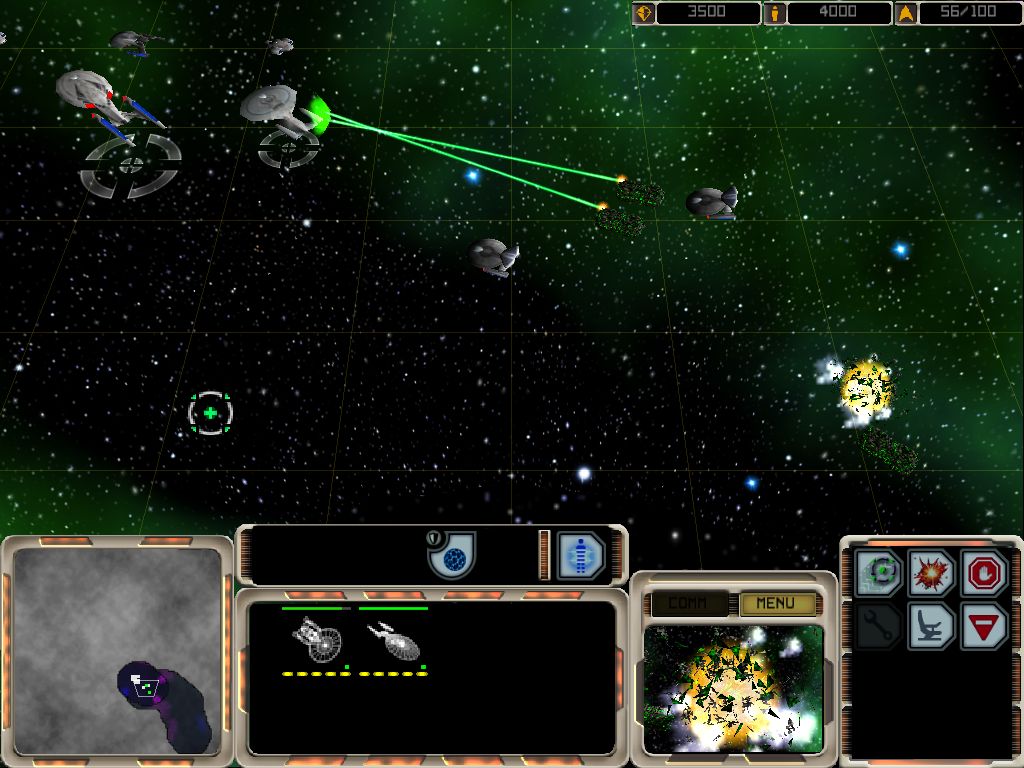Click the explosion cinematic viewport
The width and height of the screenshot is (1024, 768).
tap(733, 689)
